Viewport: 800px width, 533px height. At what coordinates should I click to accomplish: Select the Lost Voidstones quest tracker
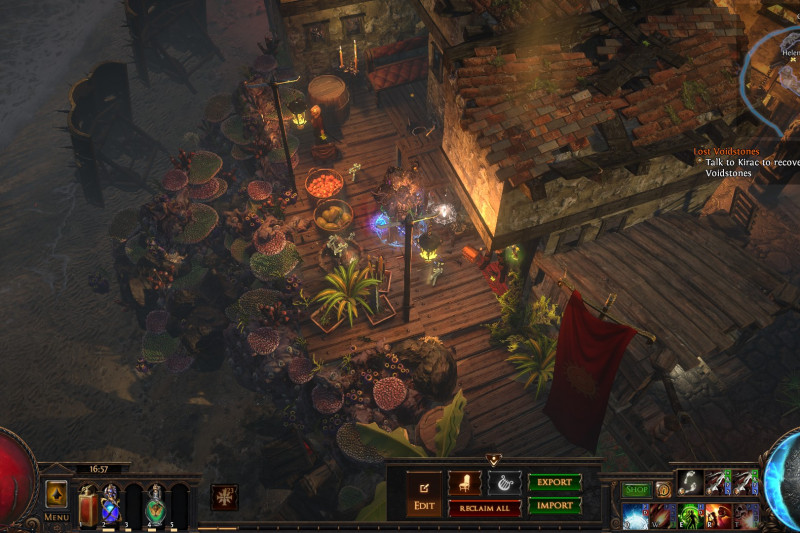[x=727, y=152]
